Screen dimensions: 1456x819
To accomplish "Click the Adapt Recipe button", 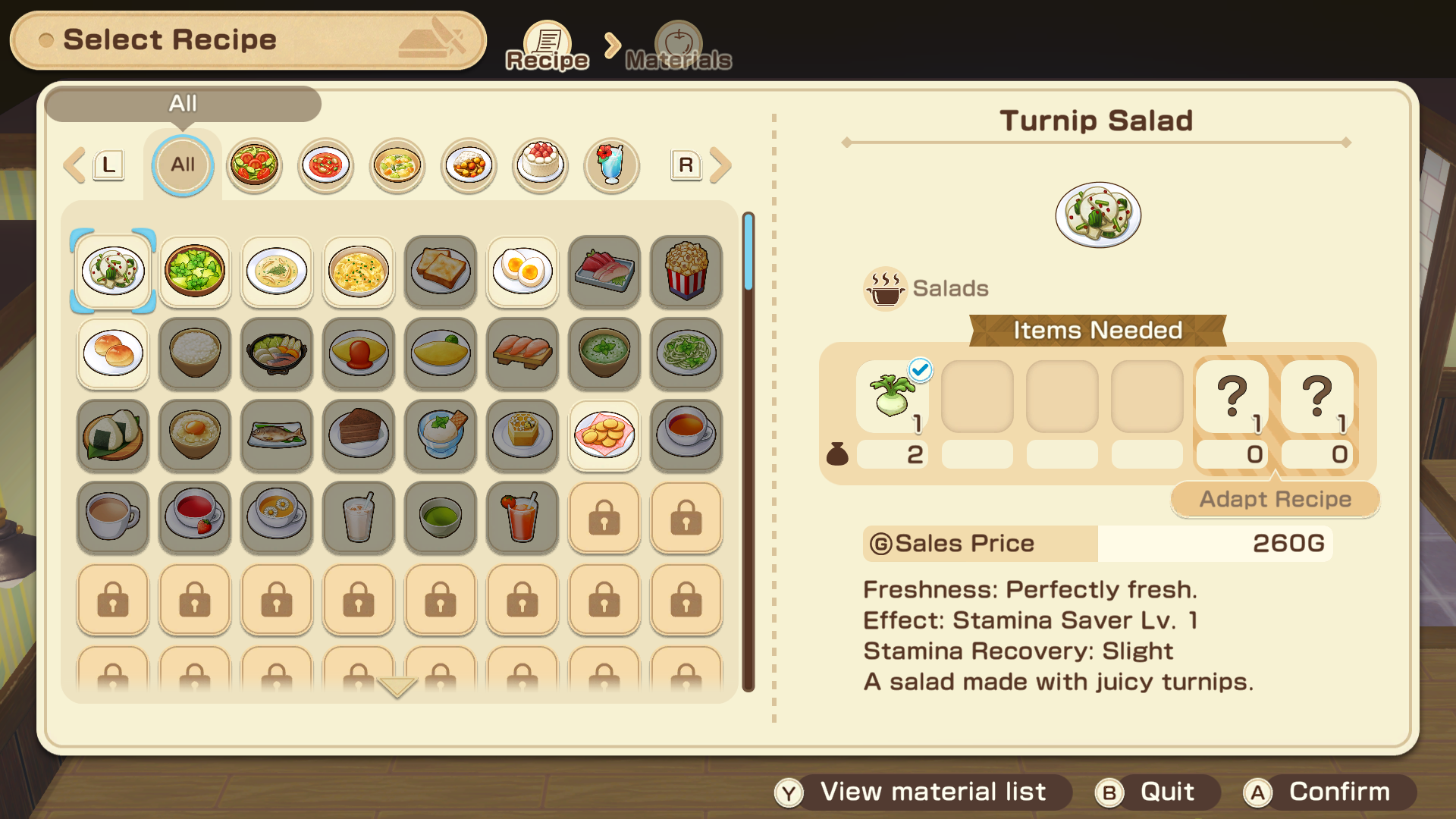I will [x=1275, y=499].
